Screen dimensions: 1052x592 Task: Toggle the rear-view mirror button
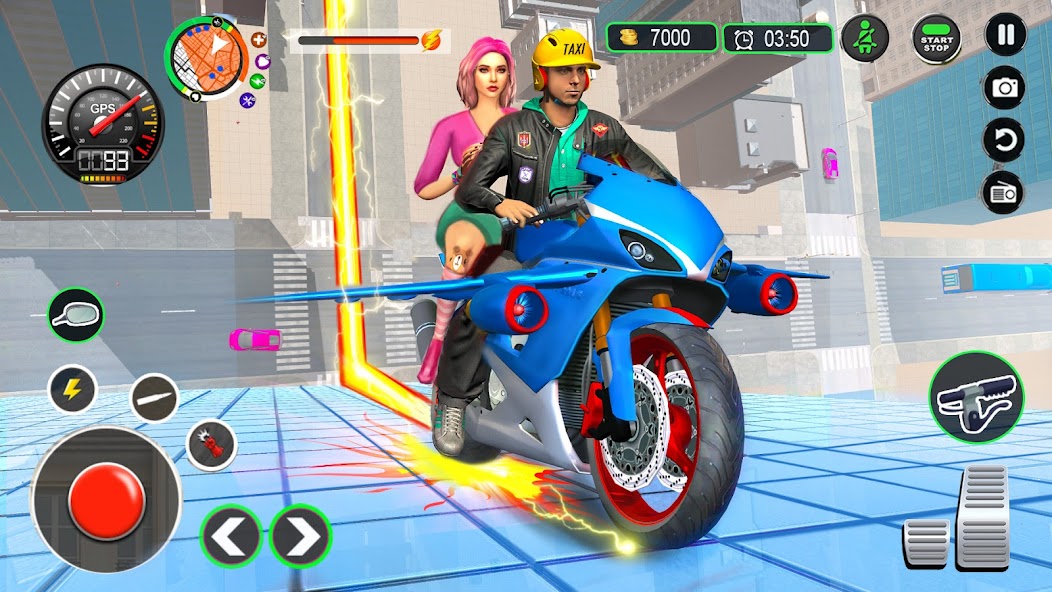[x=76, y=314]
